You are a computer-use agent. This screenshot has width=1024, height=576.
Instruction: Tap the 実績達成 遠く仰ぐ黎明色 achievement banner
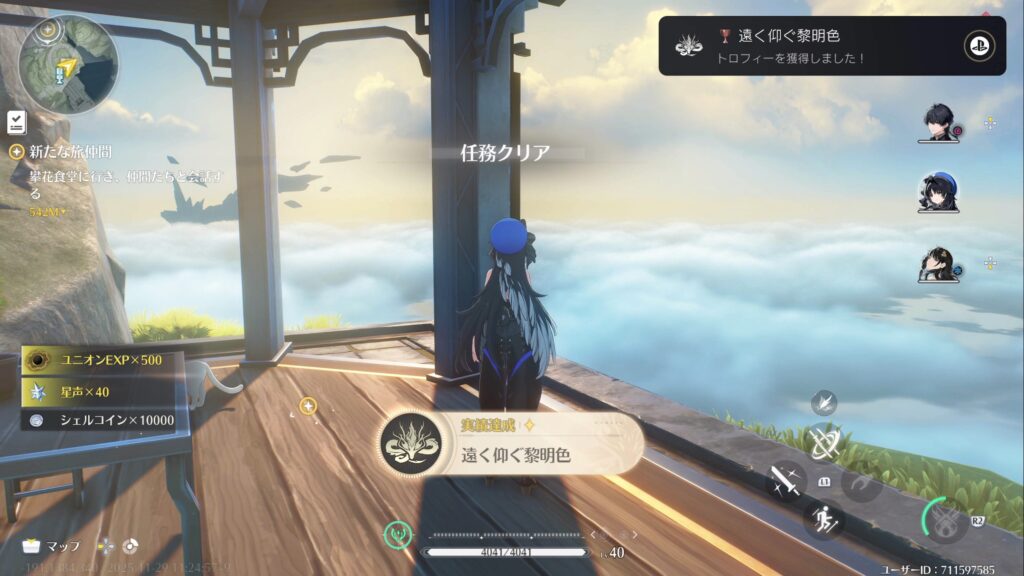tap(512, 444)
